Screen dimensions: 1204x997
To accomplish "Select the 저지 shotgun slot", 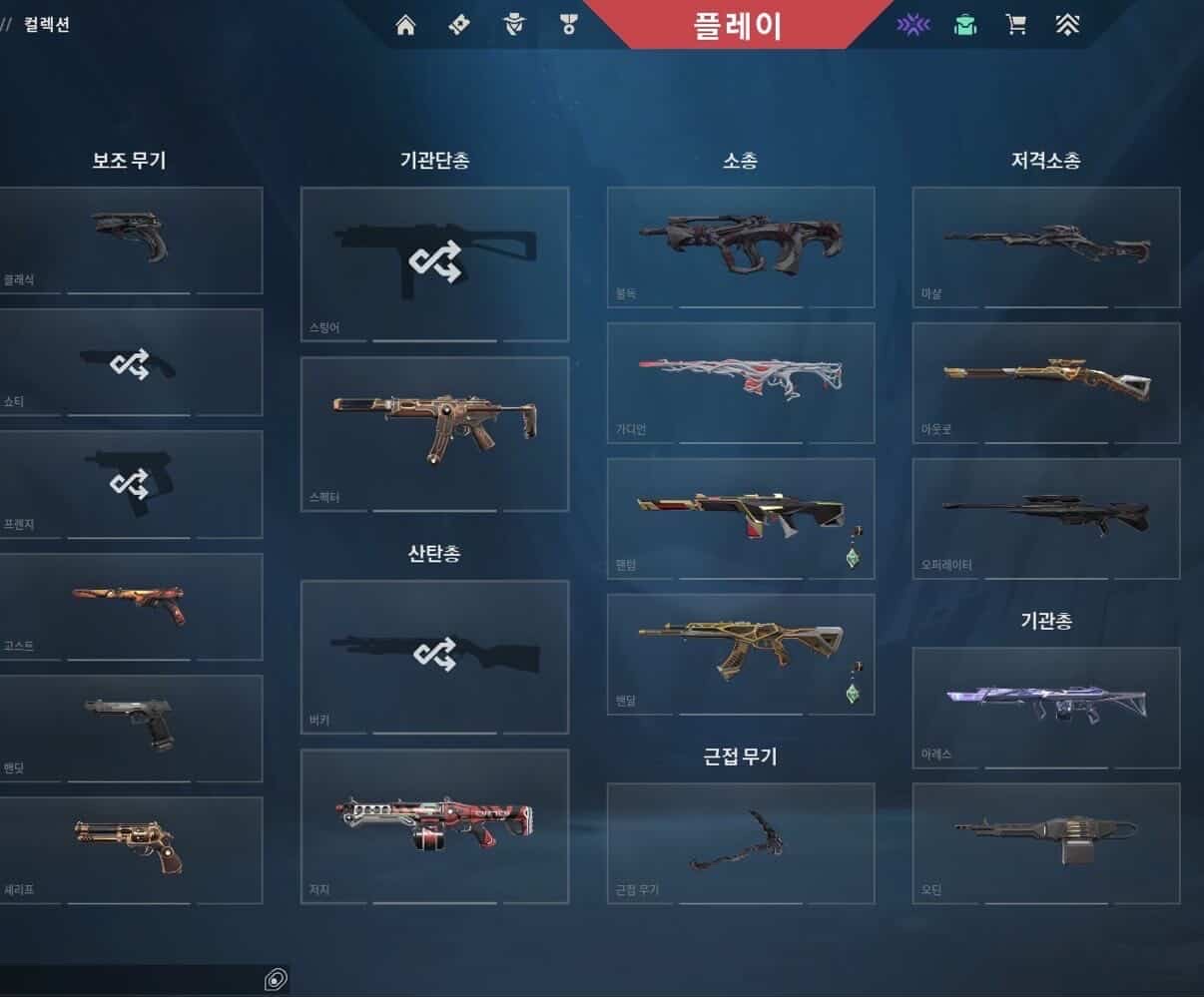I will pos(434,826).
